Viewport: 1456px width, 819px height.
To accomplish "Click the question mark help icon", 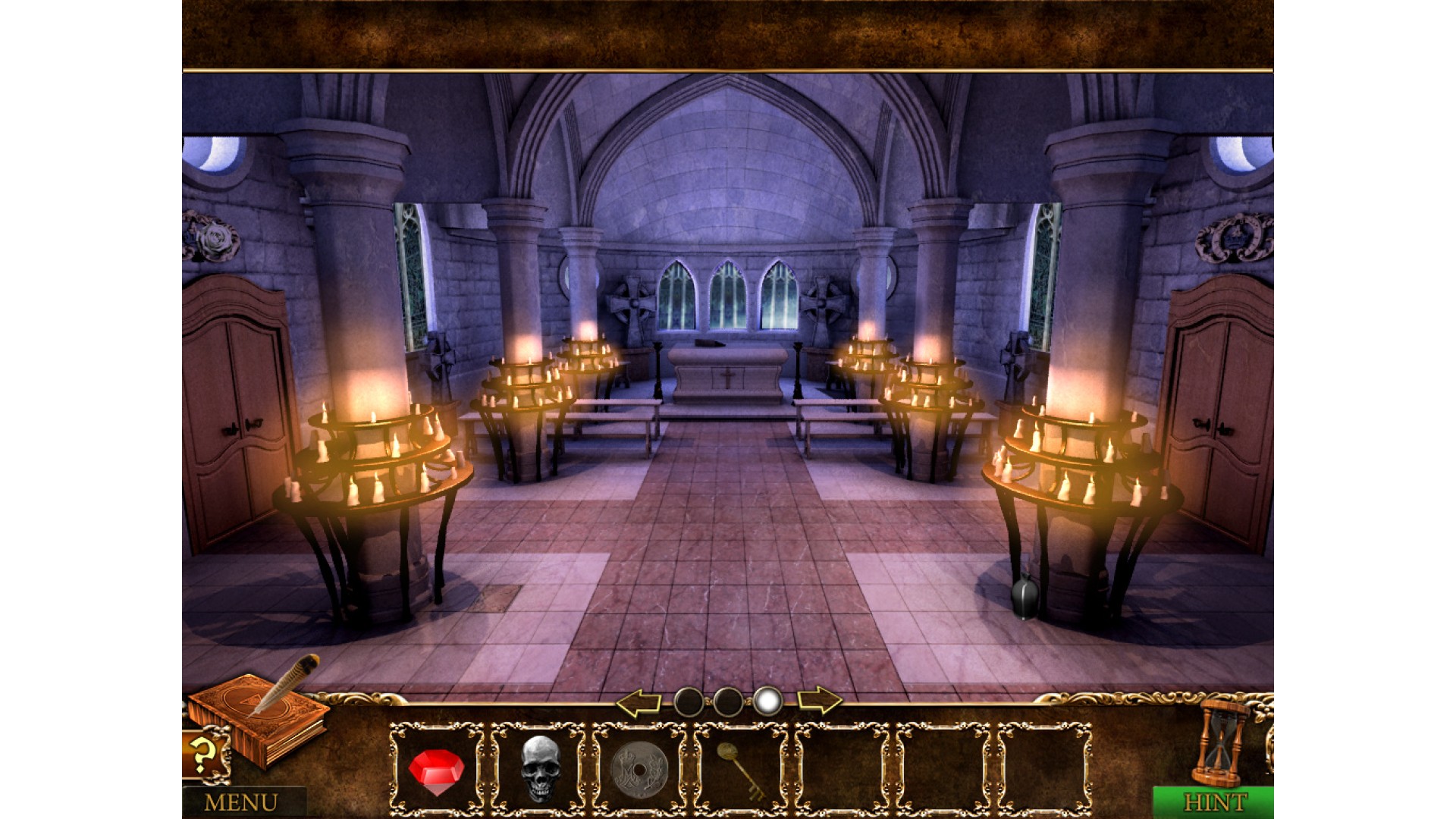I will point(202,754).
